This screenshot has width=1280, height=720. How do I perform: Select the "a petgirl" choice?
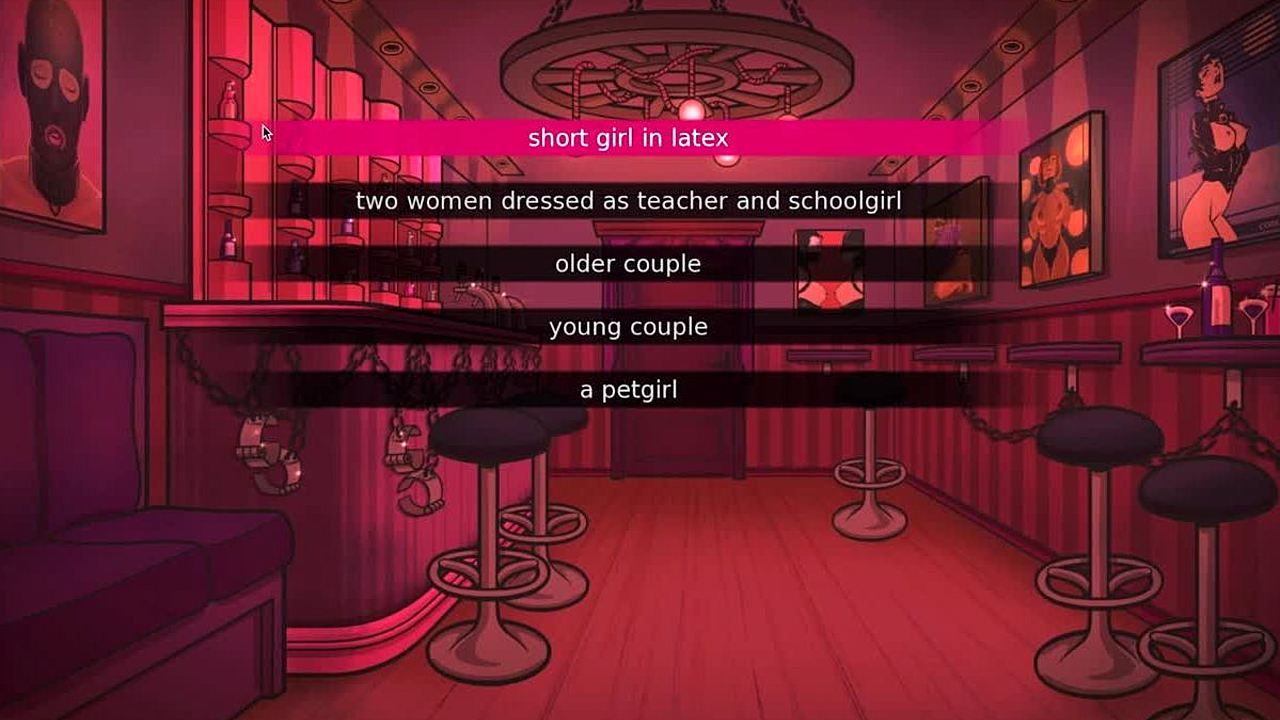[628, 390]
